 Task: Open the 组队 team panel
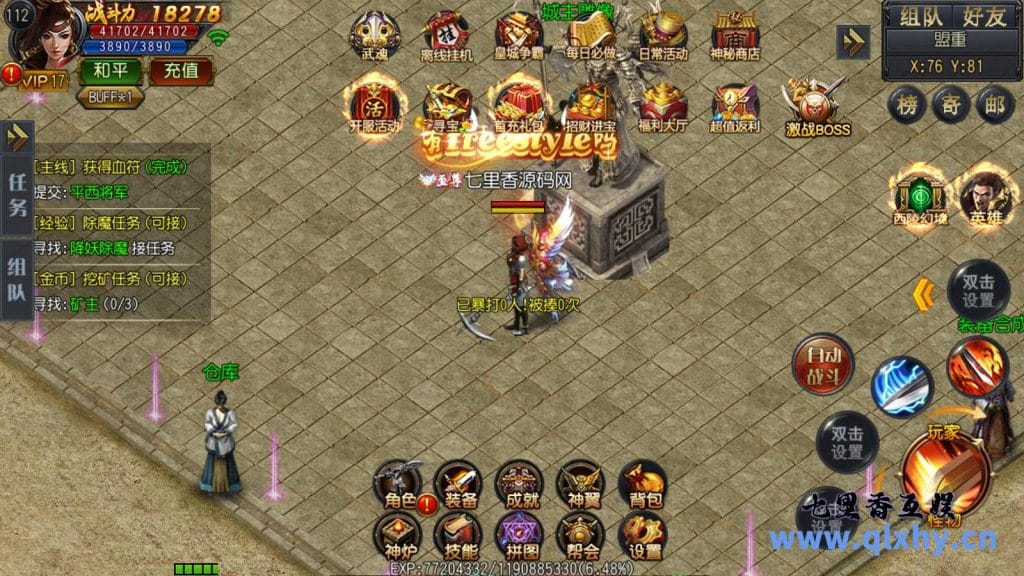[x=918, y=16]
